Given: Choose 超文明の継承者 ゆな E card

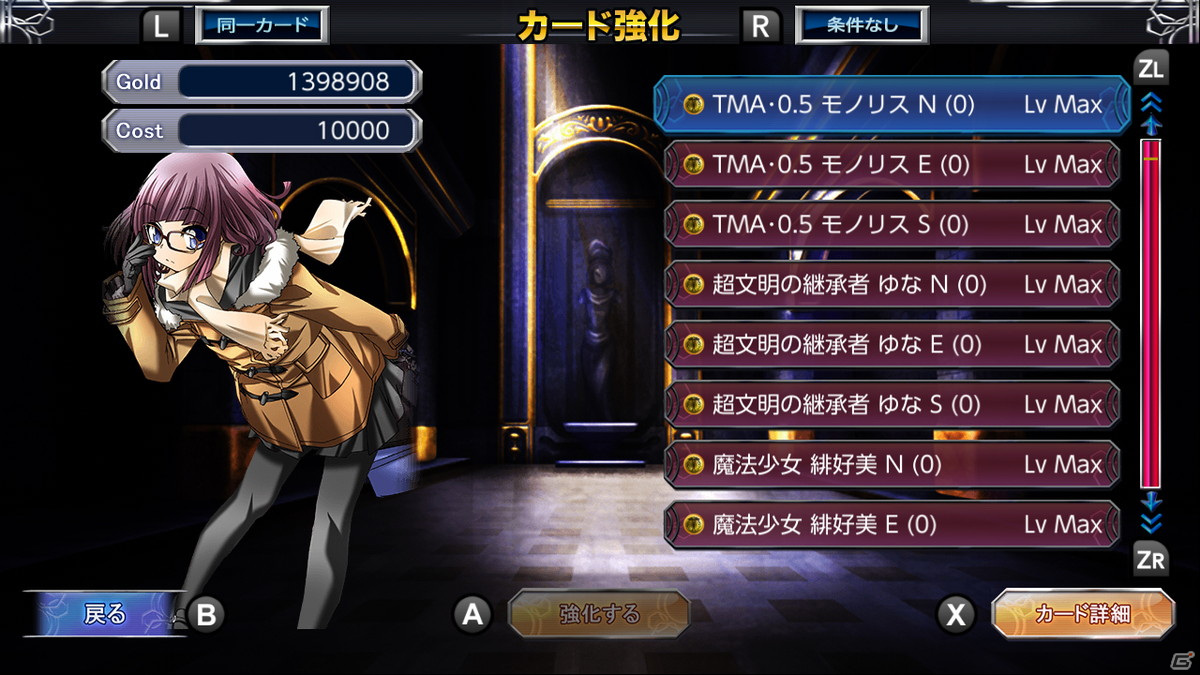Looking at the screenshot, I should click(x=890, y=345).
